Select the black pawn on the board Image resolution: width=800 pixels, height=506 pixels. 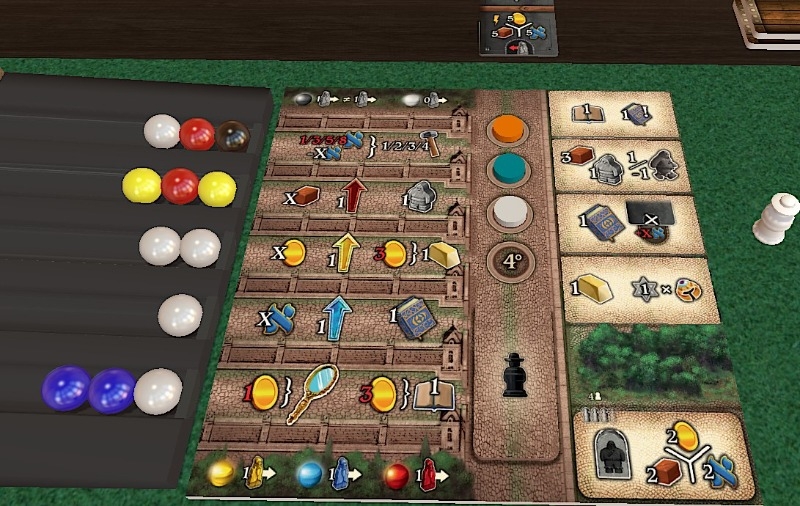(514, 375)
